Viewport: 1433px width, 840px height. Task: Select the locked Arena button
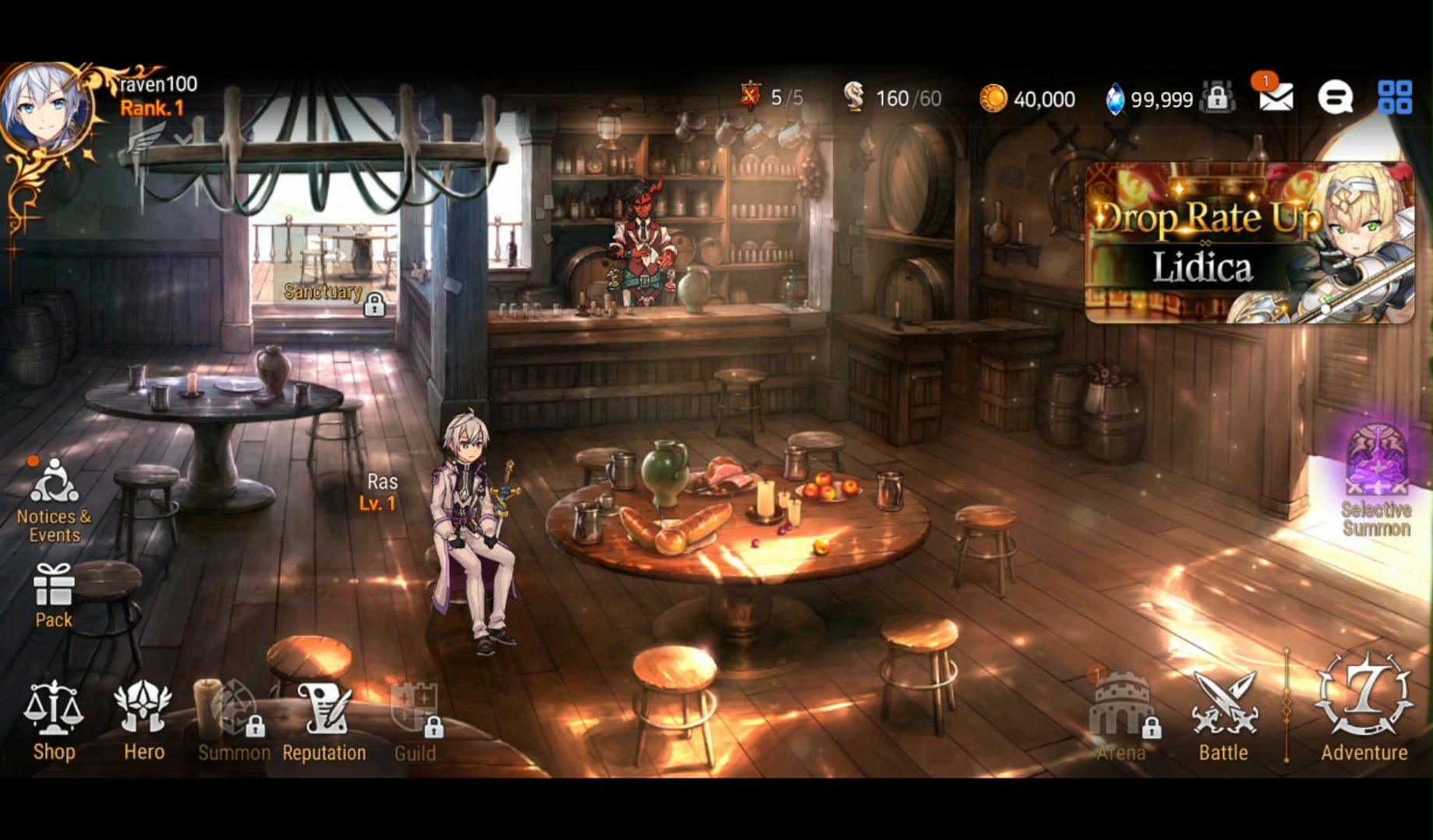(1121, 717)
